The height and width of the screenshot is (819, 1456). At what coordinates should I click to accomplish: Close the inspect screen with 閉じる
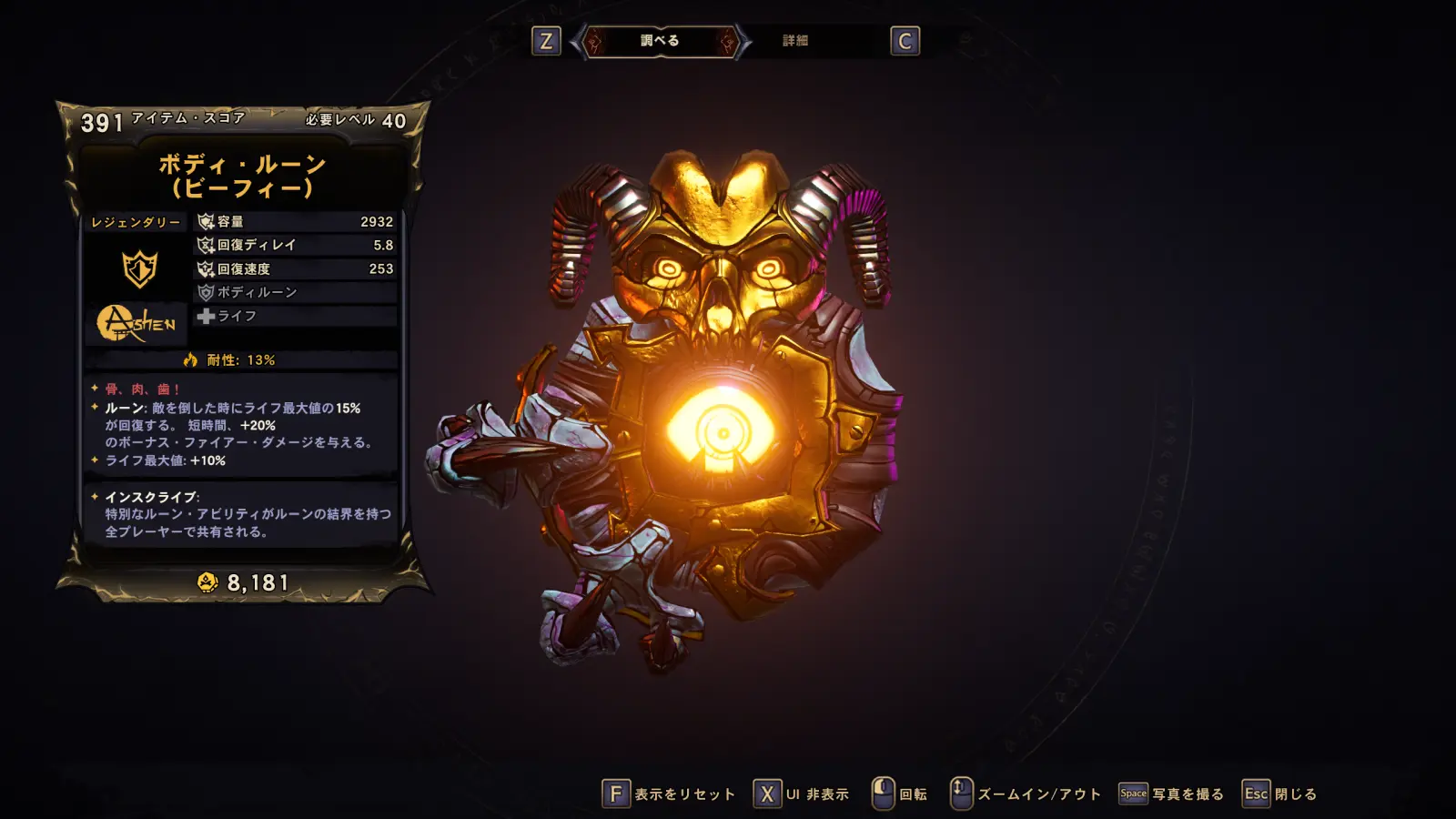point(1280,794)
